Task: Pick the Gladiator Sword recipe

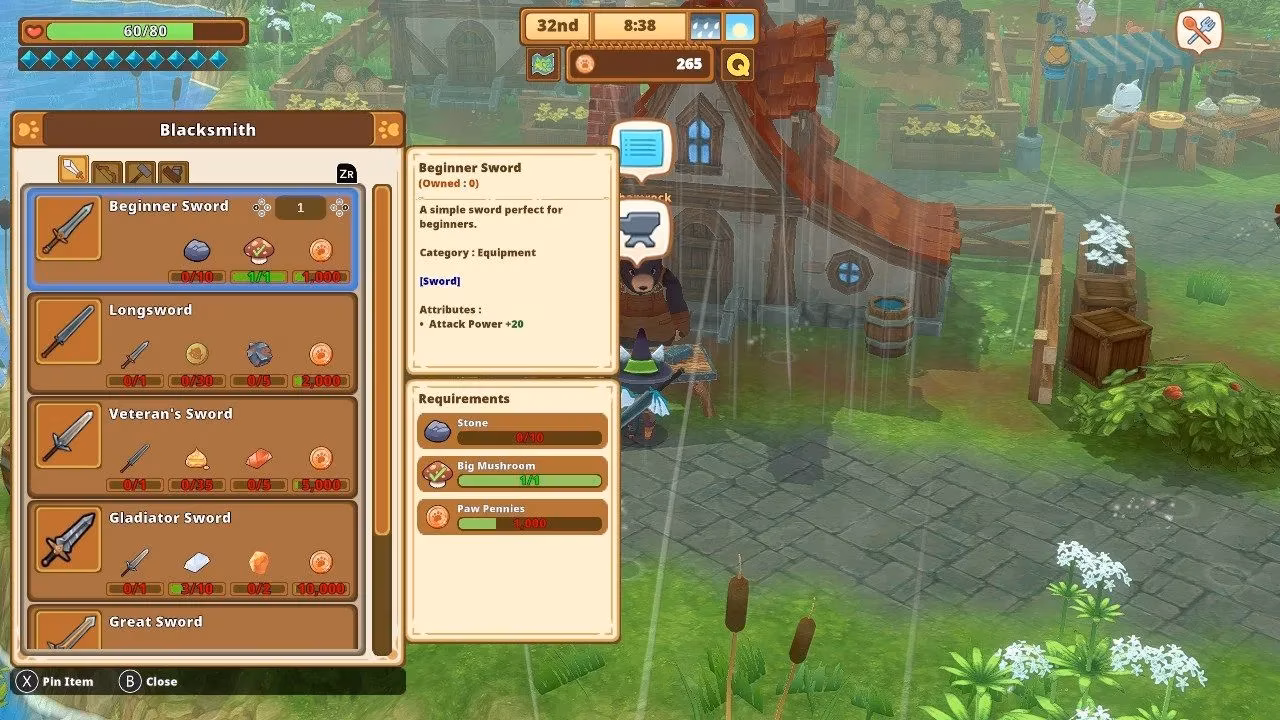Action: pyautogui.click(x=192, y=550)
